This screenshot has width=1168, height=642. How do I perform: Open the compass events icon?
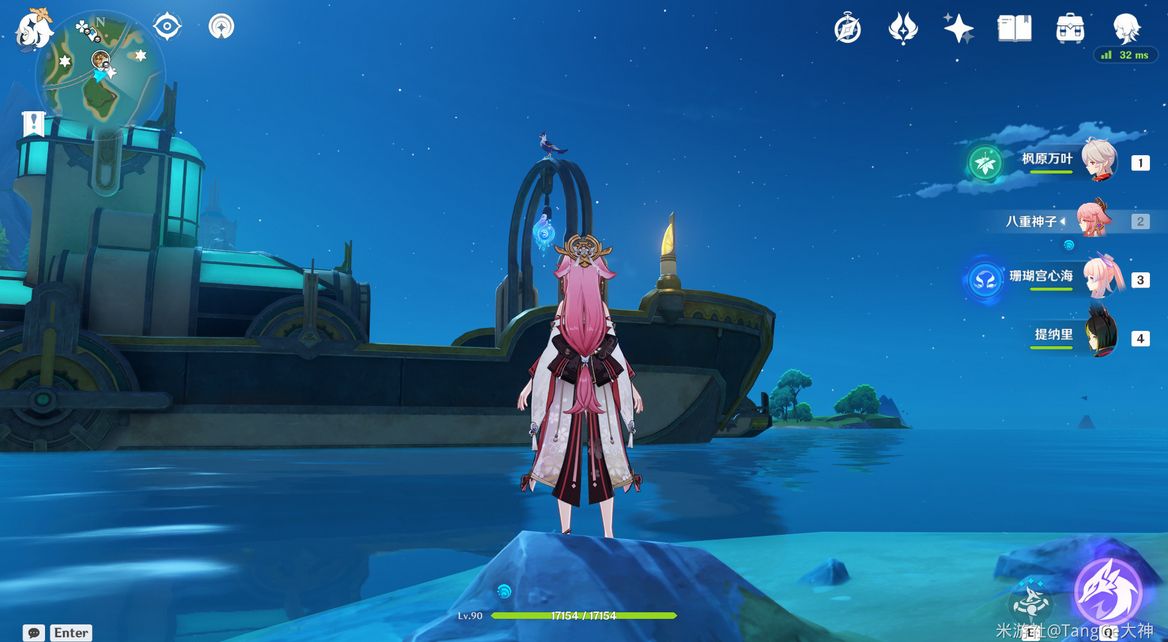(848, 29)
